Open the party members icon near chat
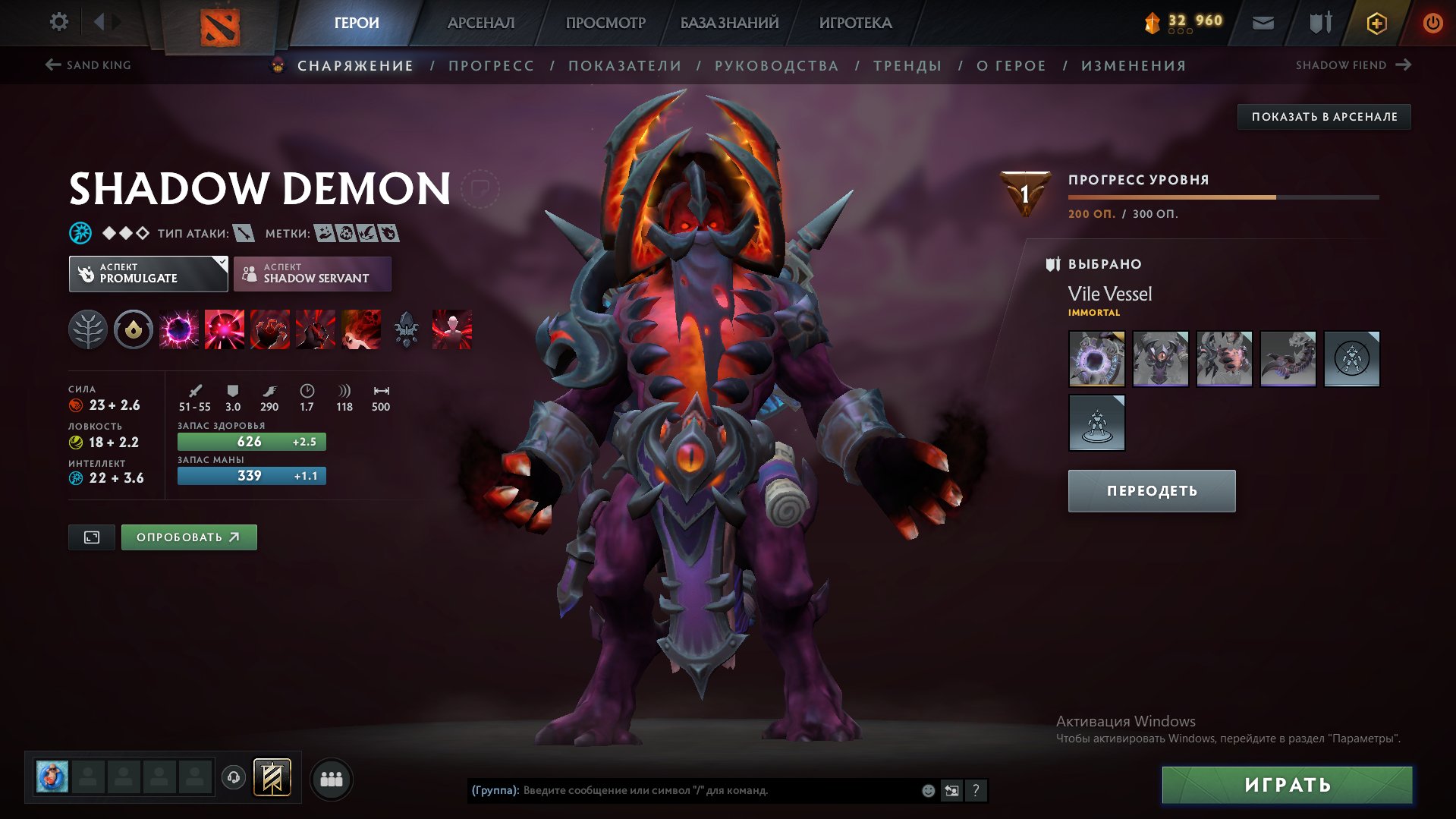The width and height of the screenshot is (1456, 819). click(332, 778)
